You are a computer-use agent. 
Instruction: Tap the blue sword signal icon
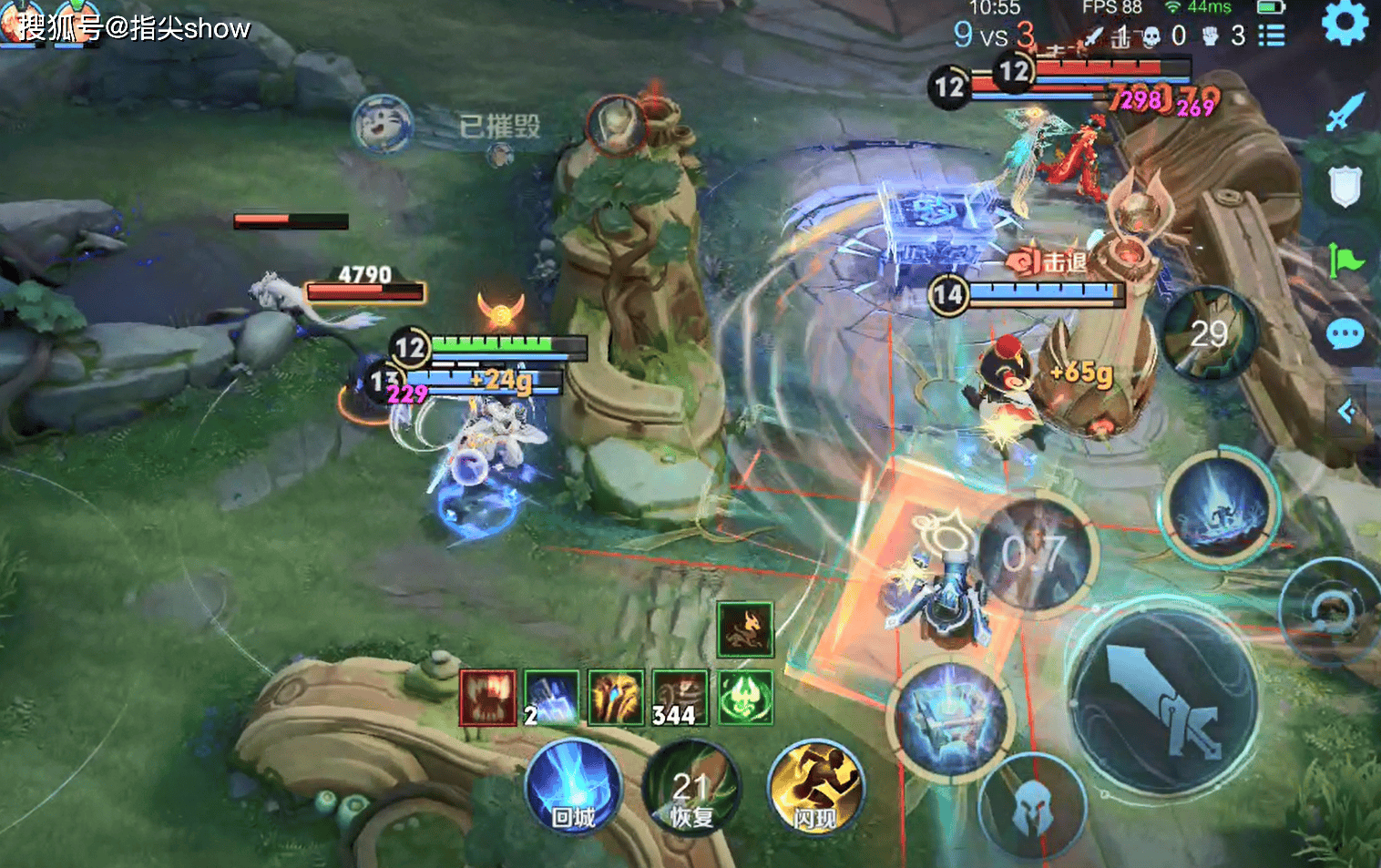(1345, 111)
